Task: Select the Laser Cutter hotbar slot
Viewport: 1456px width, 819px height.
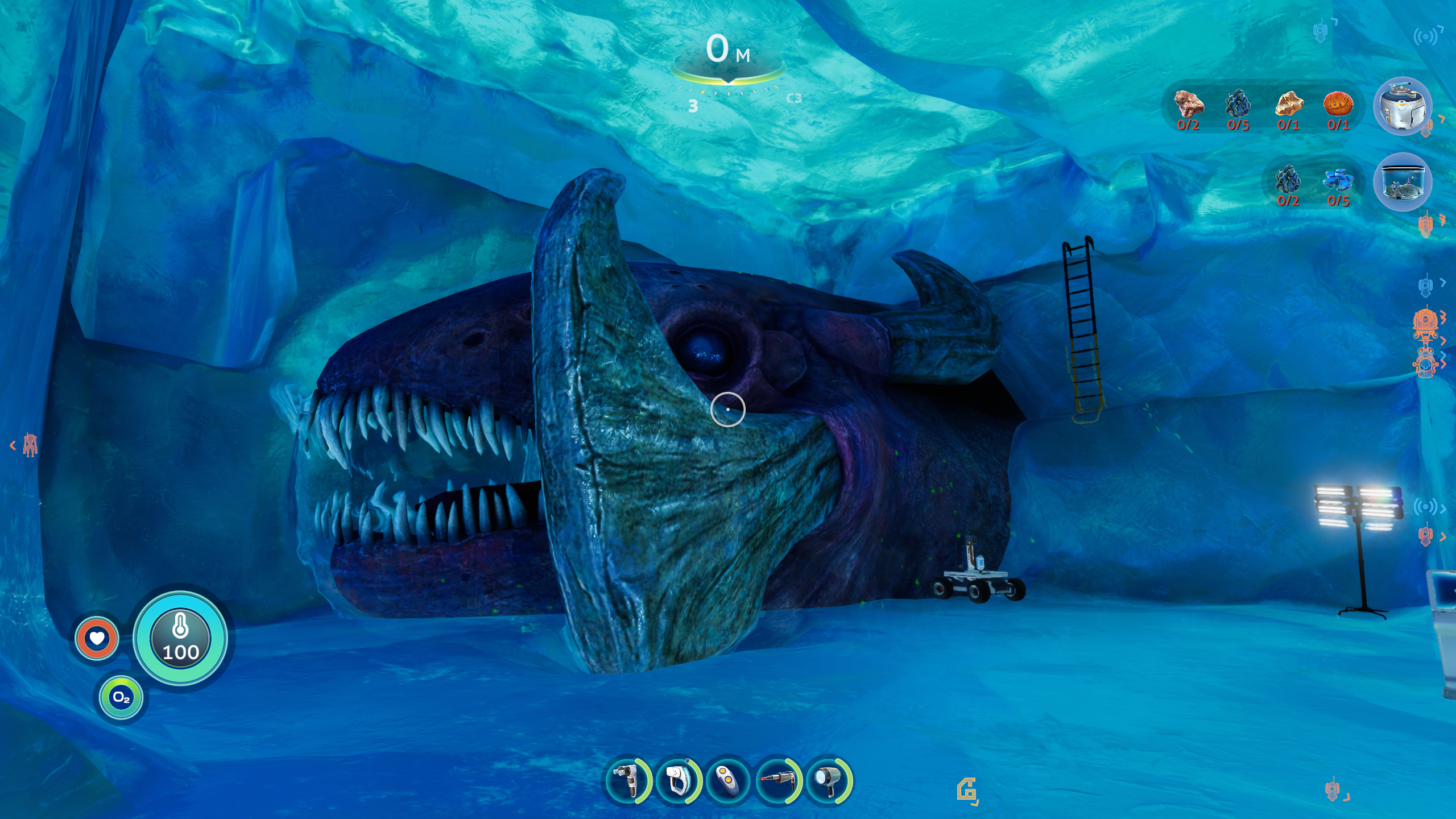Action: [777, 780]
